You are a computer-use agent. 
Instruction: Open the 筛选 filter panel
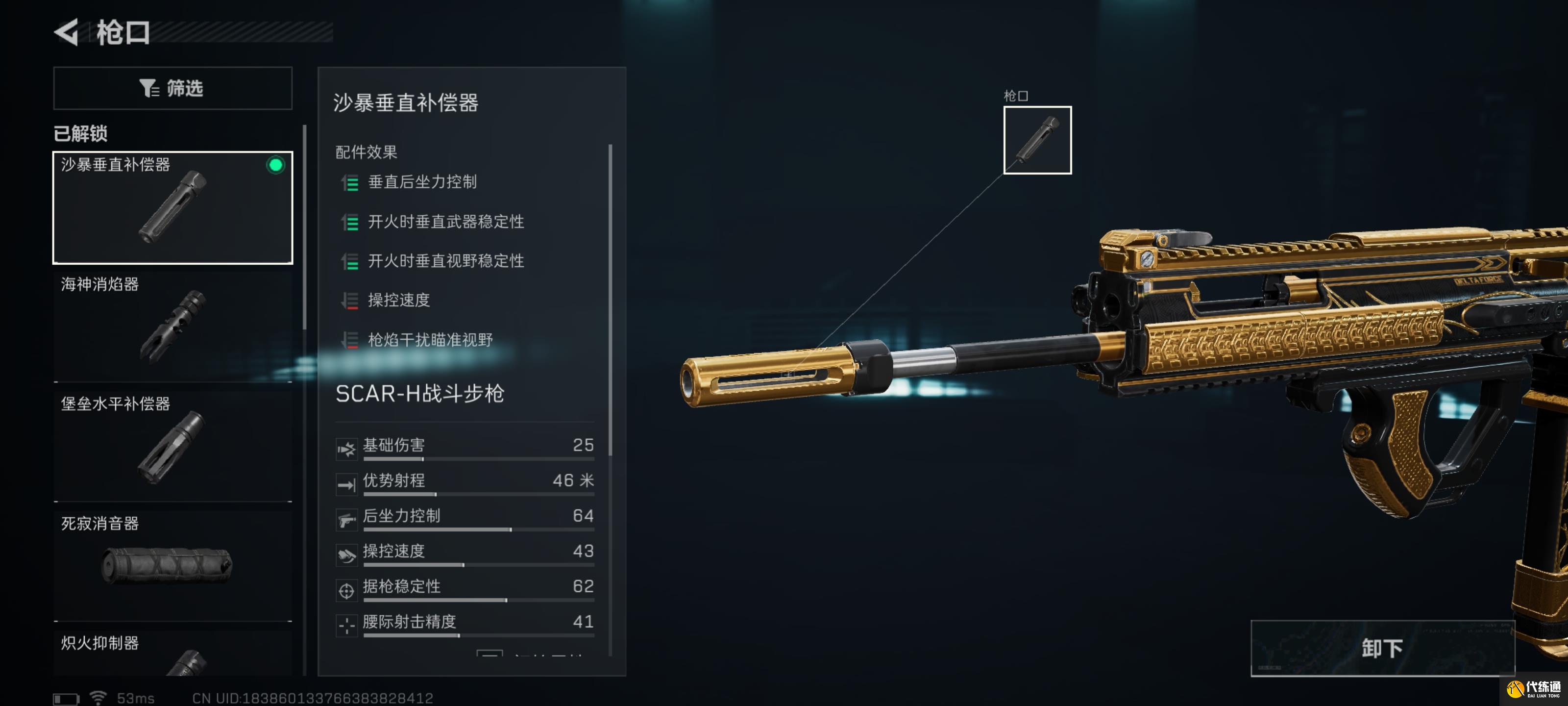(x=173, y=88)
